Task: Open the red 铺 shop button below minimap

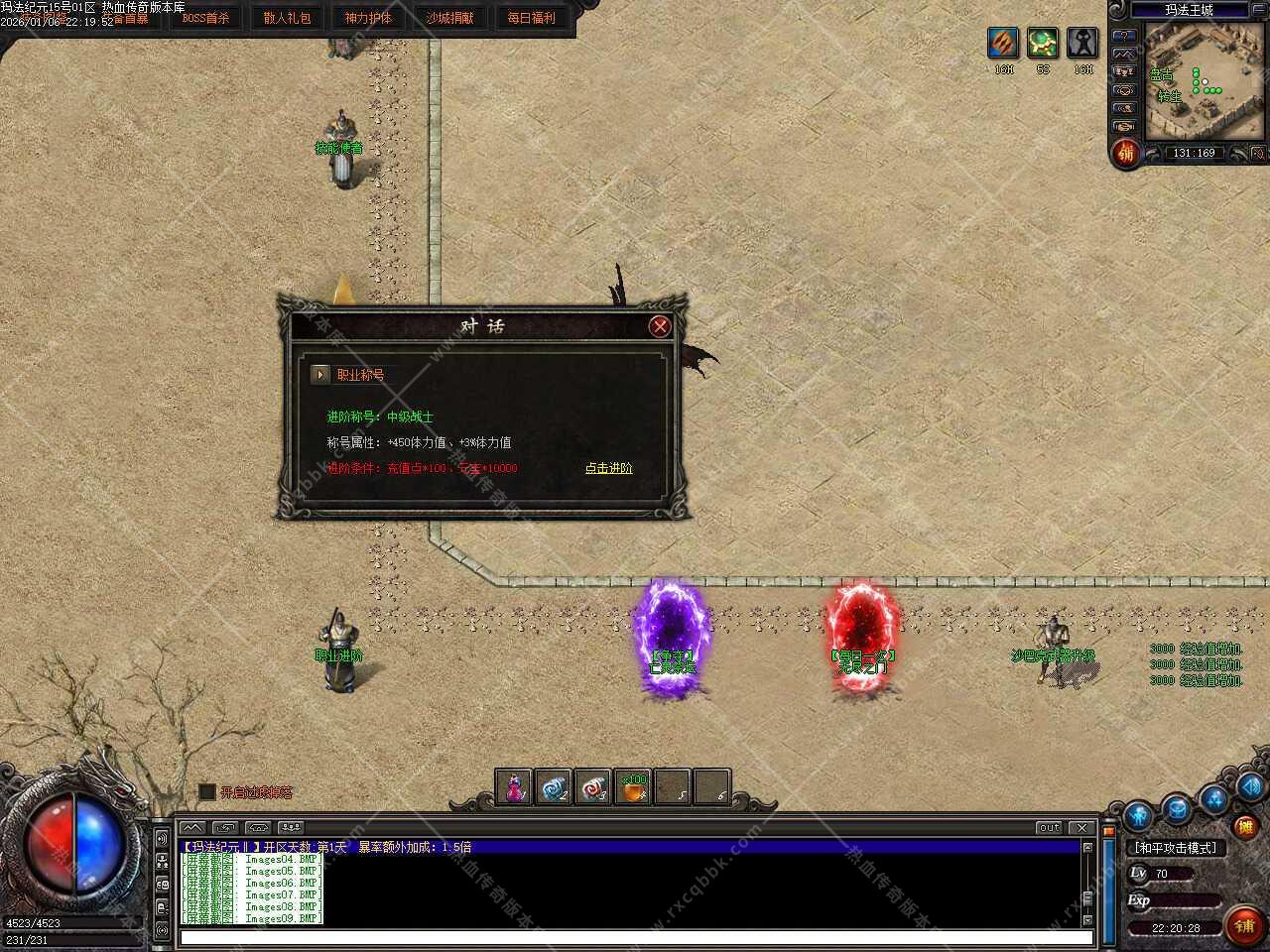Action: point(1125,153)
